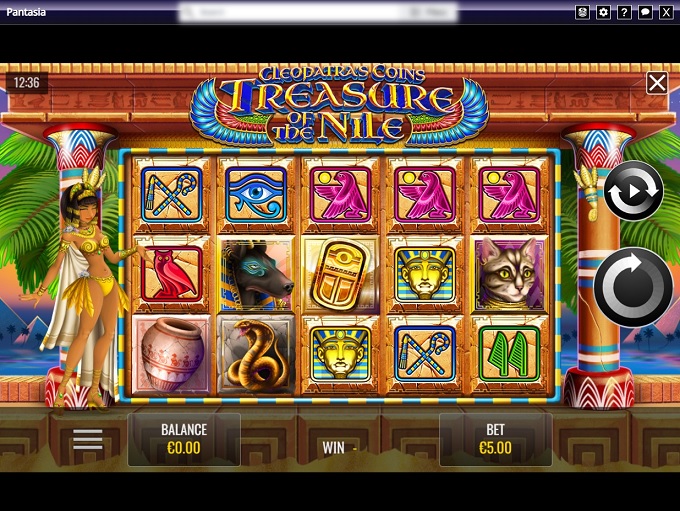
Task: Close the window using the top bar X
Action: [x=666, y=12]
